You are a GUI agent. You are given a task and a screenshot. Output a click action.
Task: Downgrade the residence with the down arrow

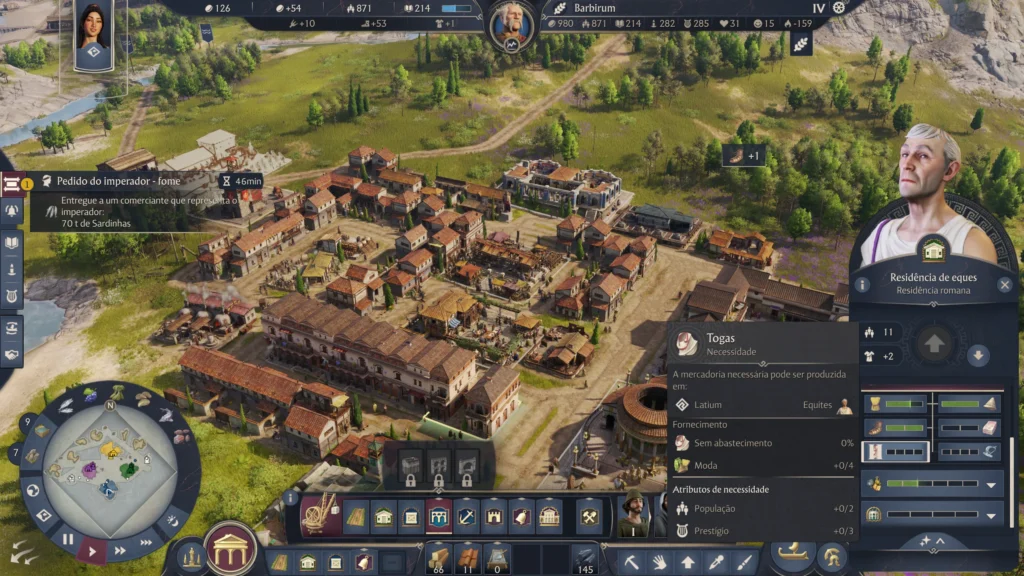978,355
